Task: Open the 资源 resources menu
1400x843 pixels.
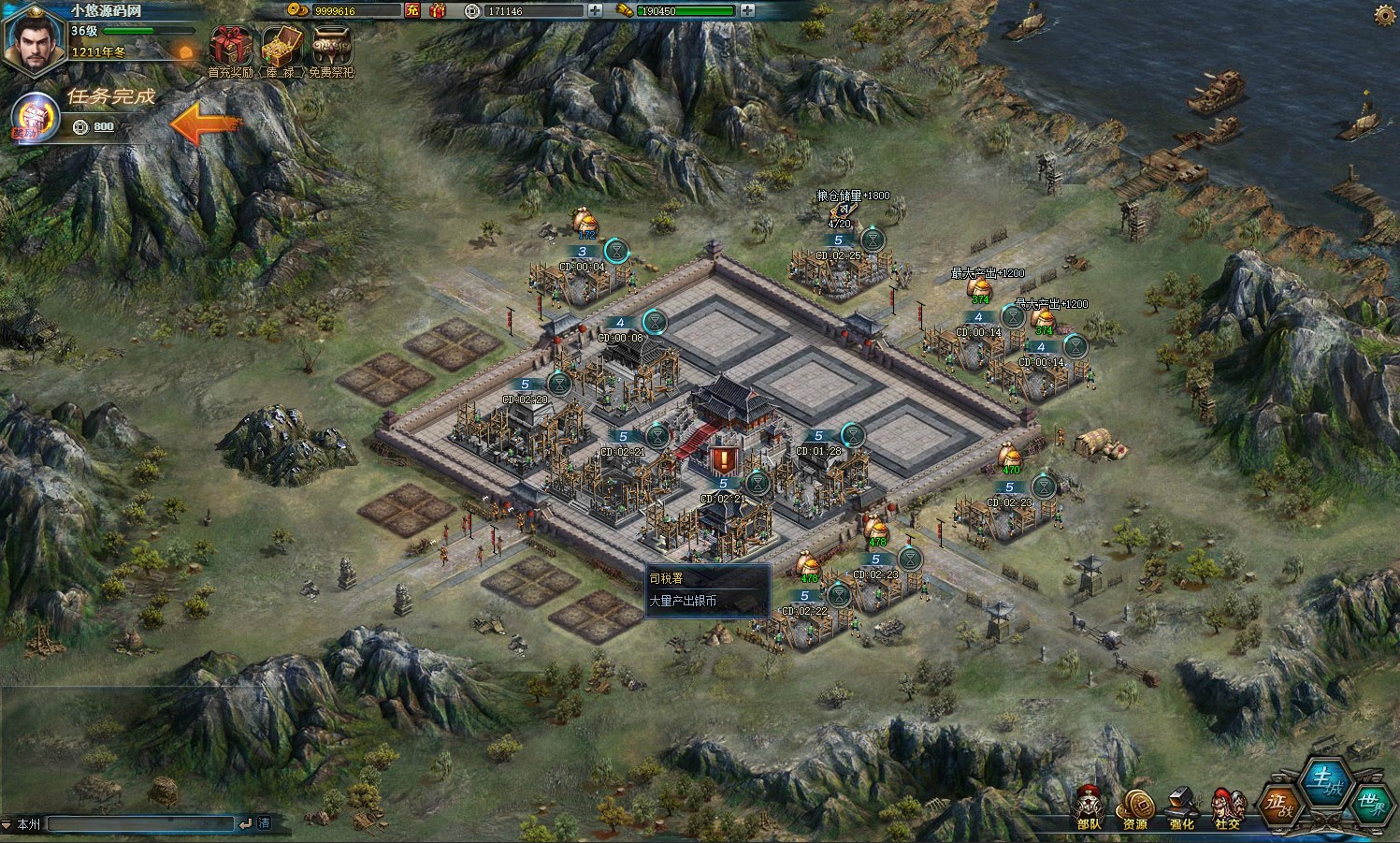Action: point(1135,807)
